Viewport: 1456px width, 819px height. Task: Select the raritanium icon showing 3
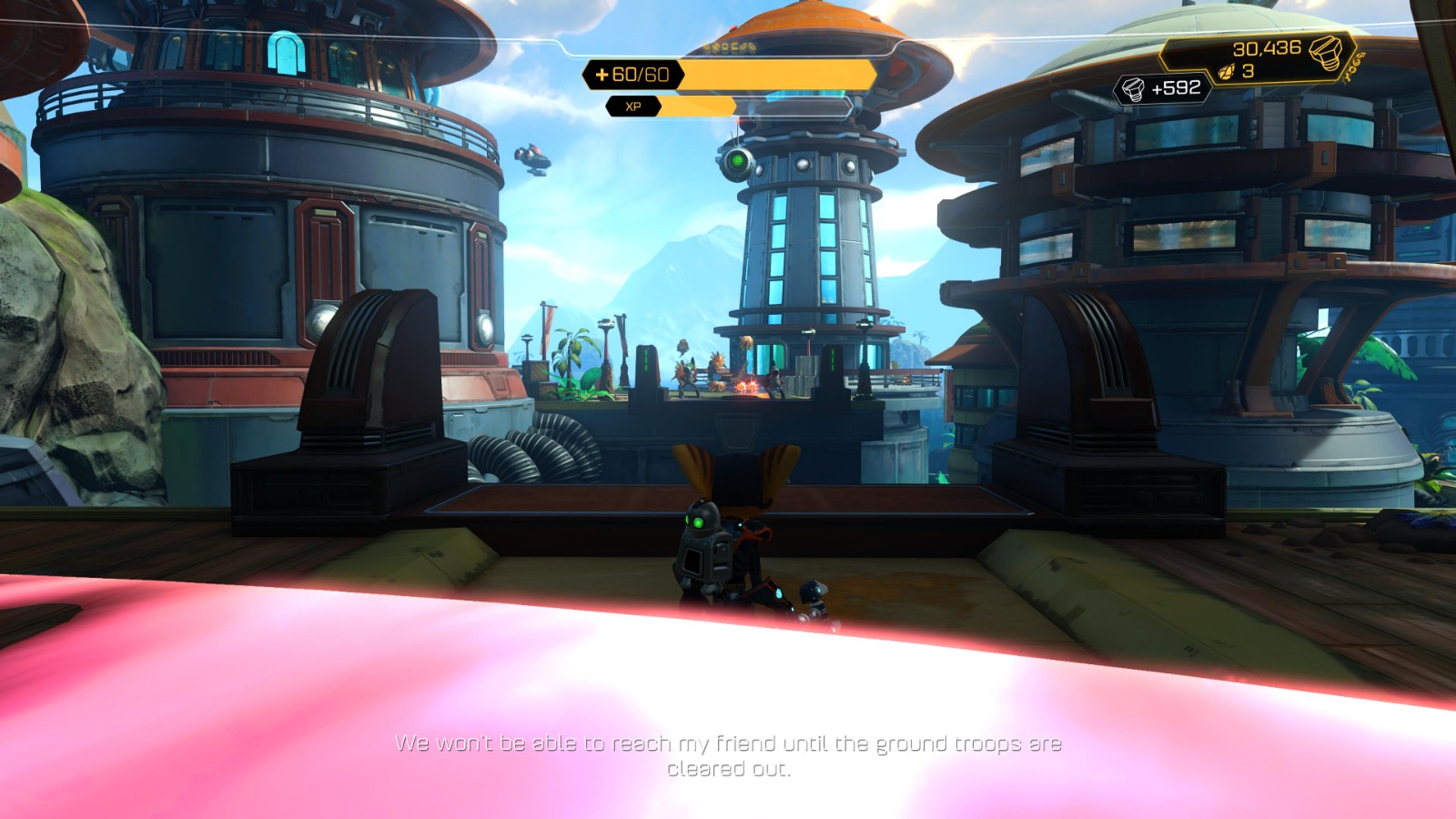1227,71
